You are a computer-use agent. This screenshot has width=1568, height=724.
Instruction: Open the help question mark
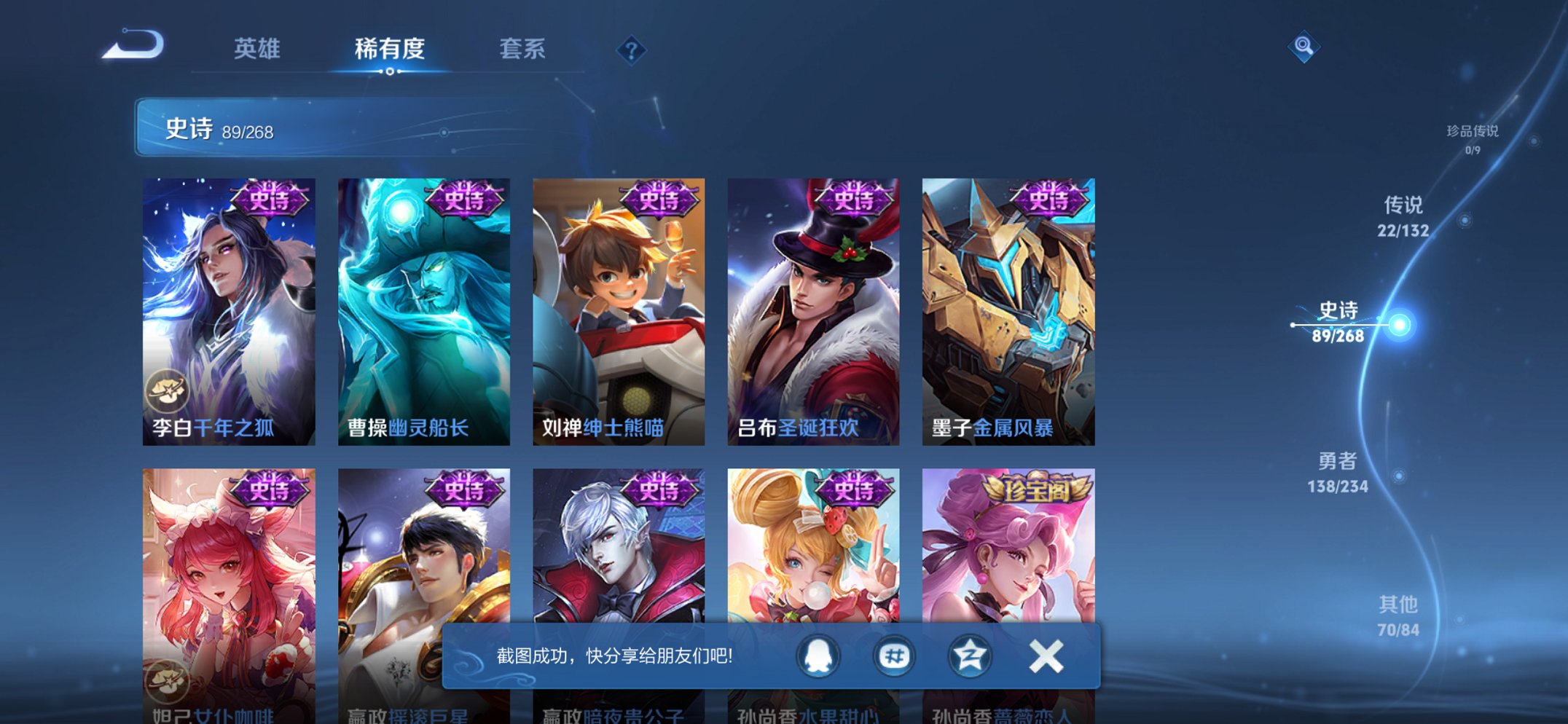coord(632,50)
